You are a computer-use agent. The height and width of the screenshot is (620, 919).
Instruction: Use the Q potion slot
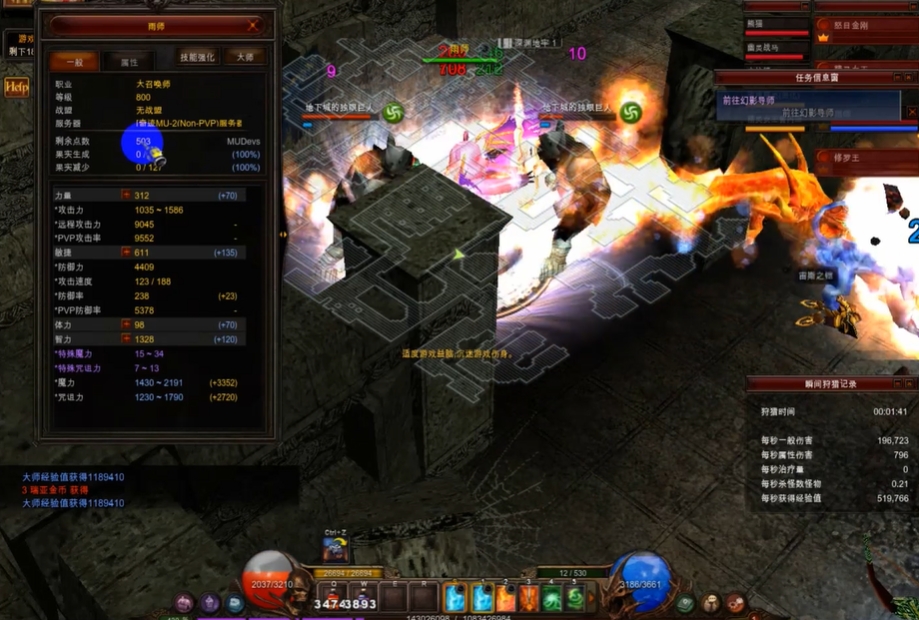333,598
